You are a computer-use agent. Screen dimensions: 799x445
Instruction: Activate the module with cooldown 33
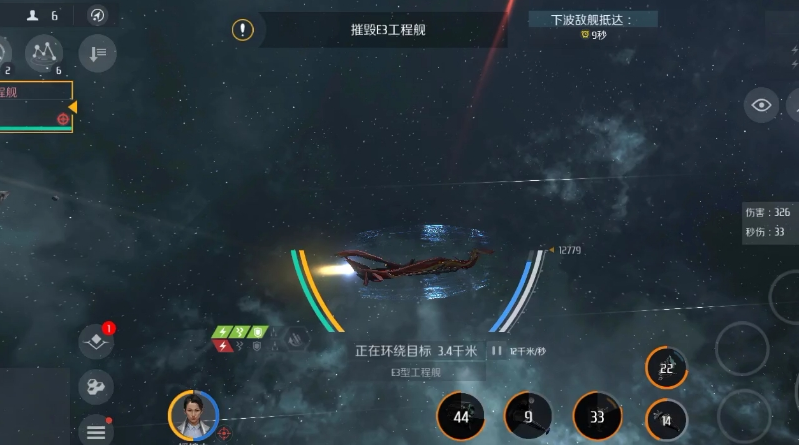596,416
